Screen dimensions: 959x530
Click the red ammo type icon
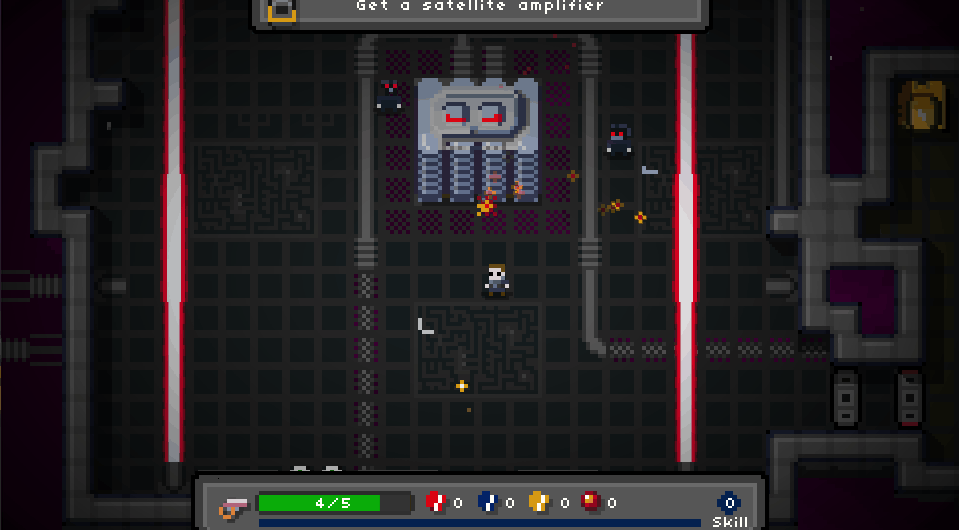tap(435, 502)
